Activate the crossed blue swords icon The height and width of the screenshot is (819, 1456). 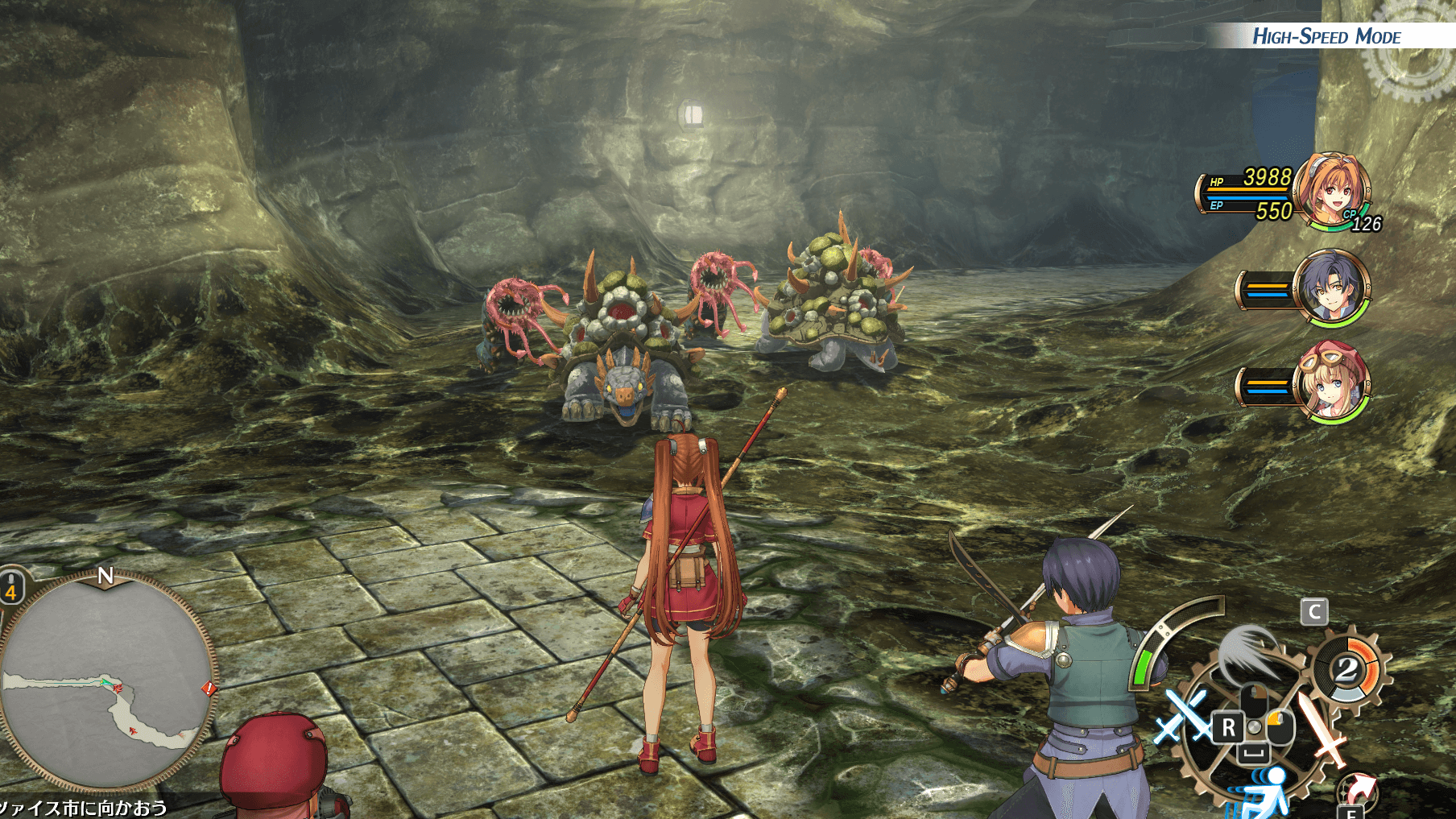point(1181,715)
